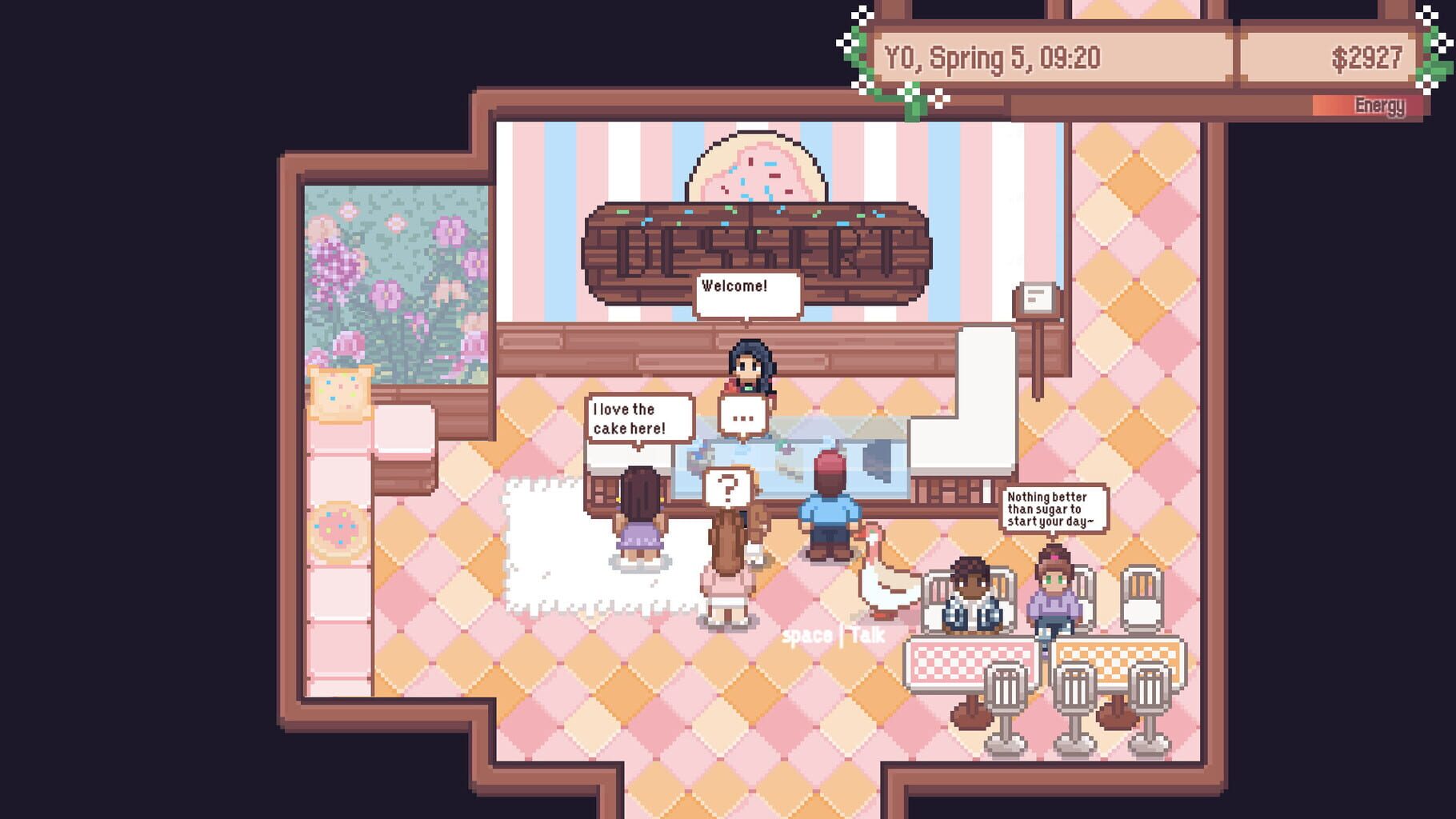Image resolution: width=1456 pixels, height=819 pixels.
Task: Click the red Energy progress bar
Action: point(1368,105)
